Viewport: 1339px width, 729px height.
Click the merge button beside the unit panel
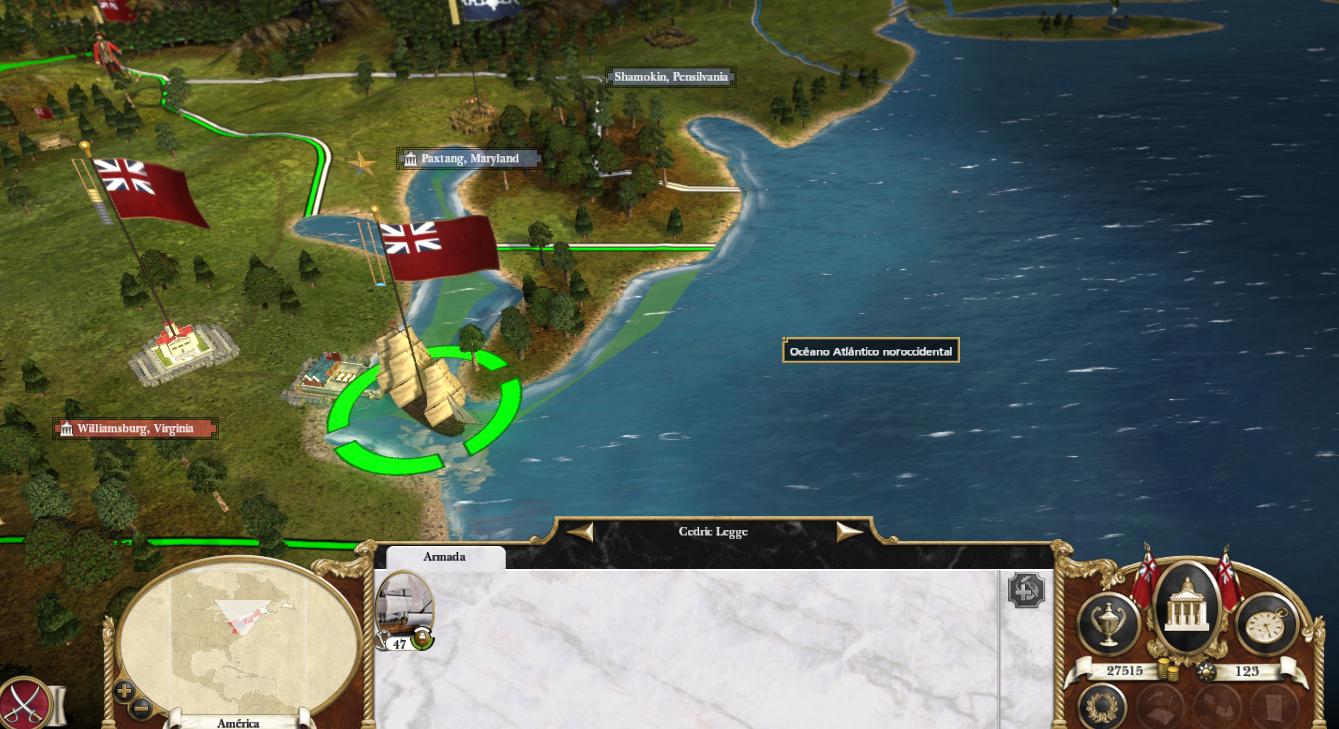1026,590
